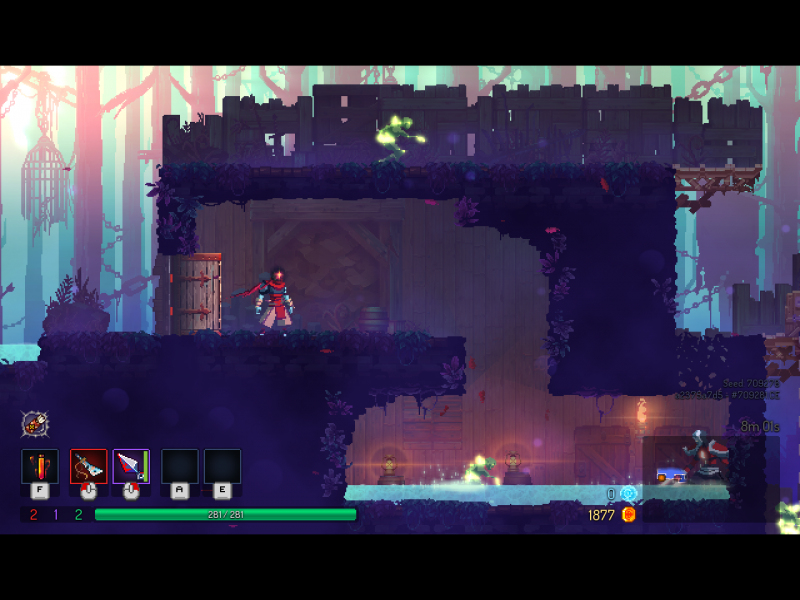Click the mutation icon above the hotbar
Image resolution: width=800 pixels, height=600 pixels.
click(x=35, y=423)
